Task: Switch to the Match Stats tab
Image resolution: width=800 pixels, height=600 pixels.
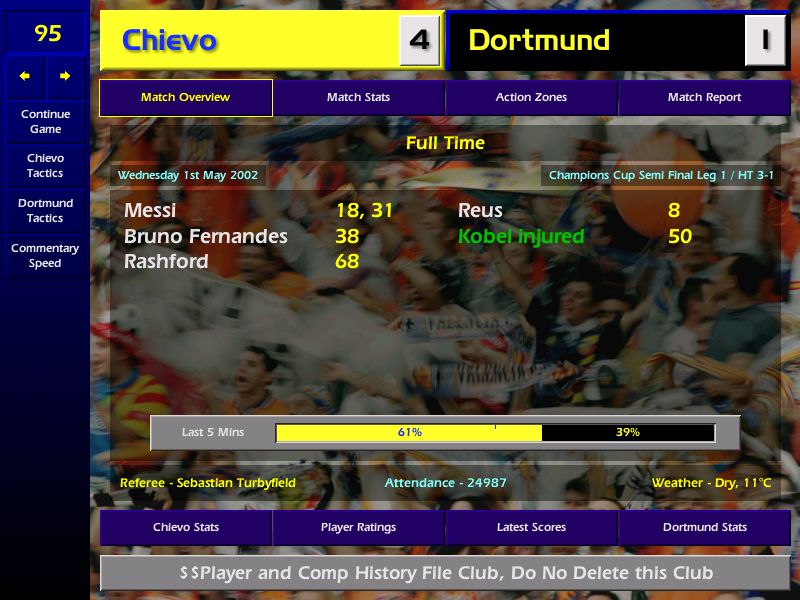Action: point(358,98)
